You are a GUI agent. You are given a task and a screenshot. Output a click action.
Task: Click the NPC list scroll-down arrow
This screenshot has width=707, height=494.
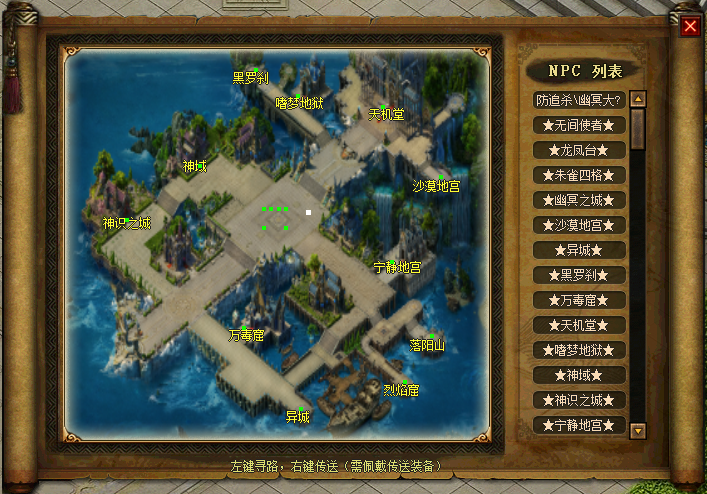[x=638, y=430]
